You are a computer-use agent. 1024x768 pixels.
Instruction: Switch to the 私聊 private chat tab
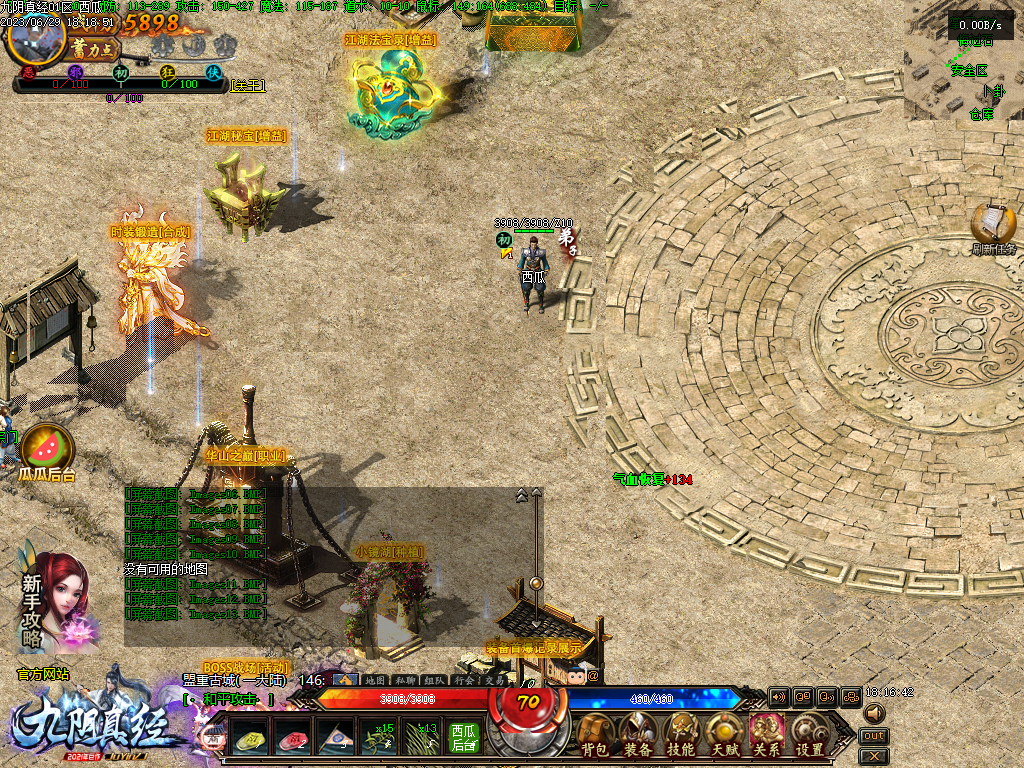pos(403,680)
